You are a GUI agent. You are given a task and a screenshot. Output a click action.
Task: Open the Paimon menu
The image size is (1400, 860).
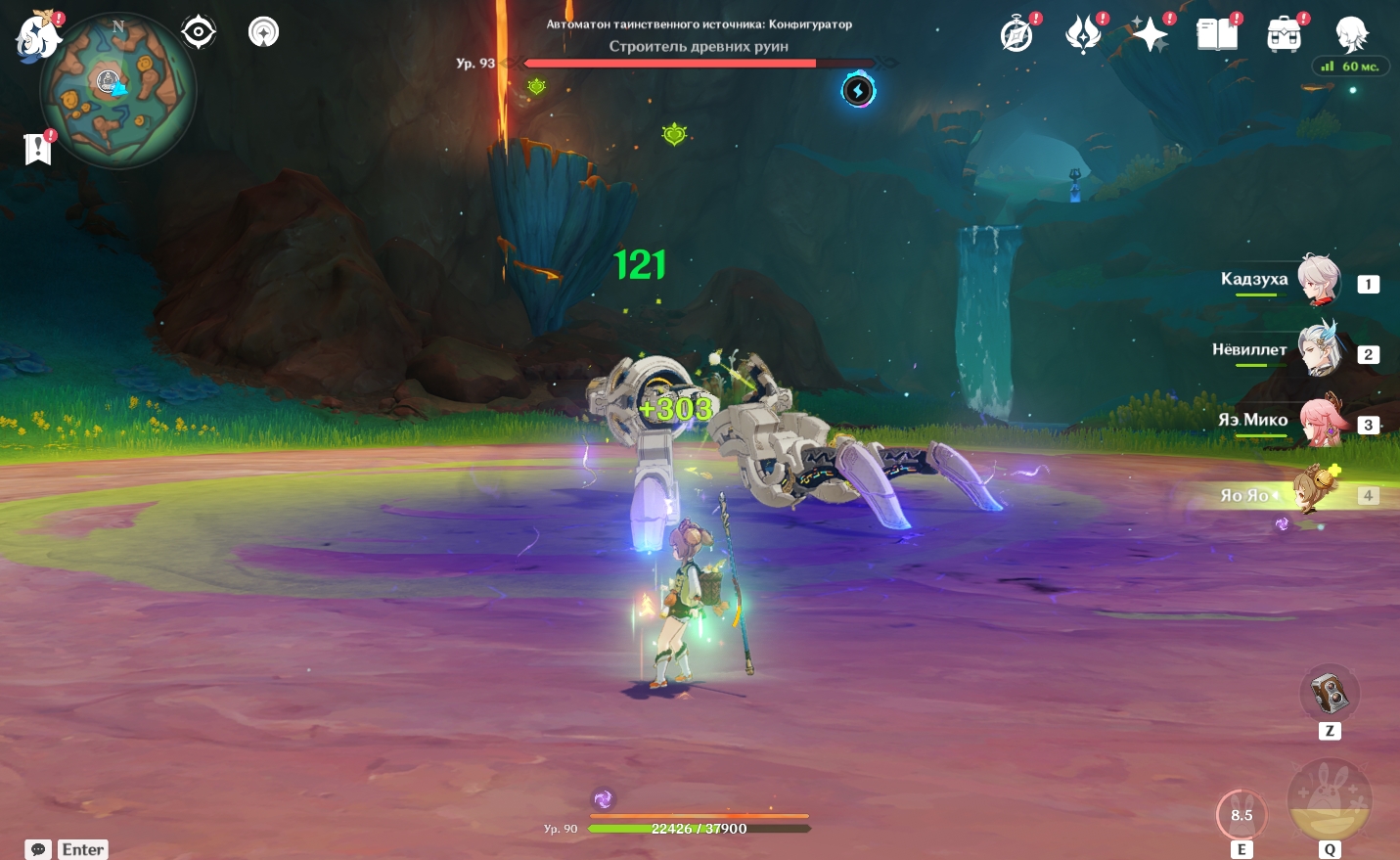coord(38,36)
